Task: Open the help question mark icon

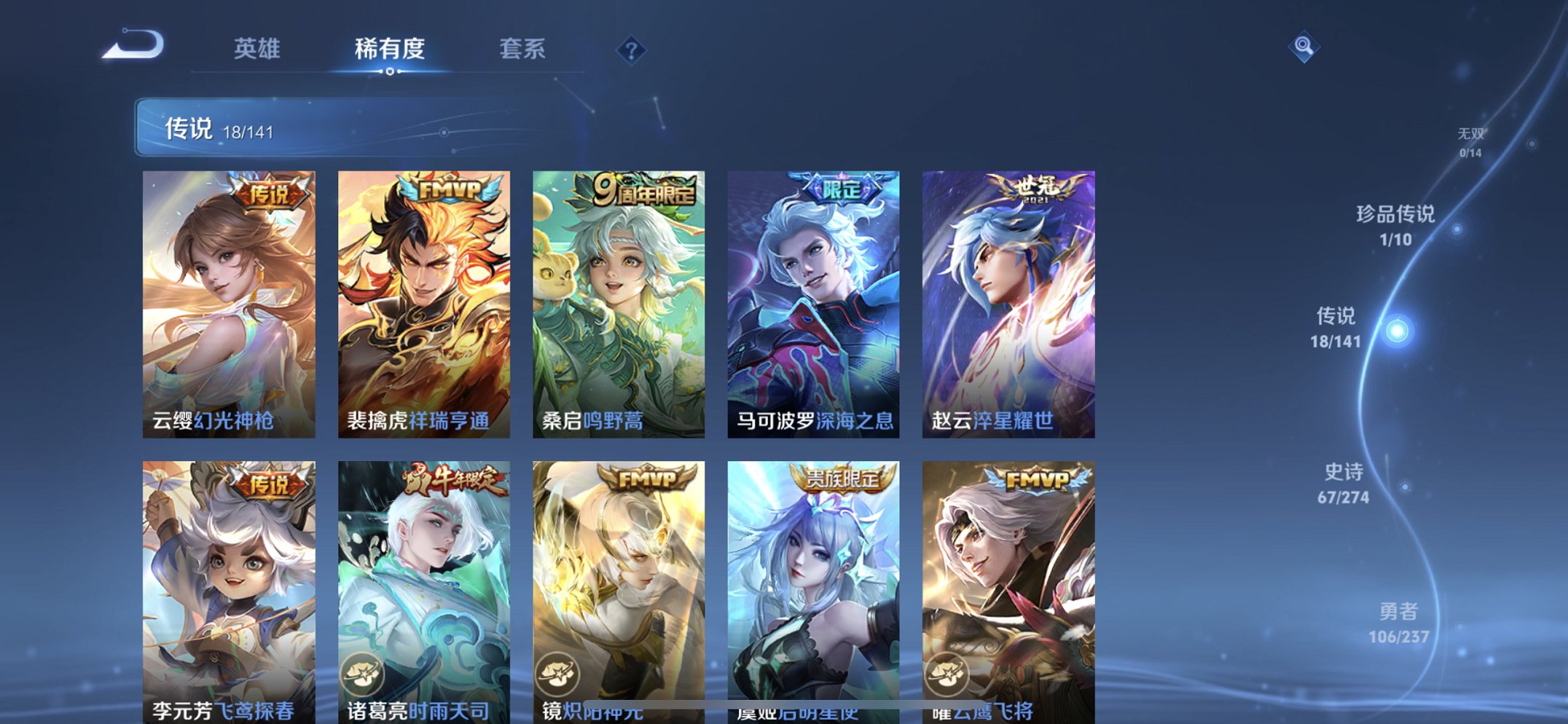Action: 632,50
